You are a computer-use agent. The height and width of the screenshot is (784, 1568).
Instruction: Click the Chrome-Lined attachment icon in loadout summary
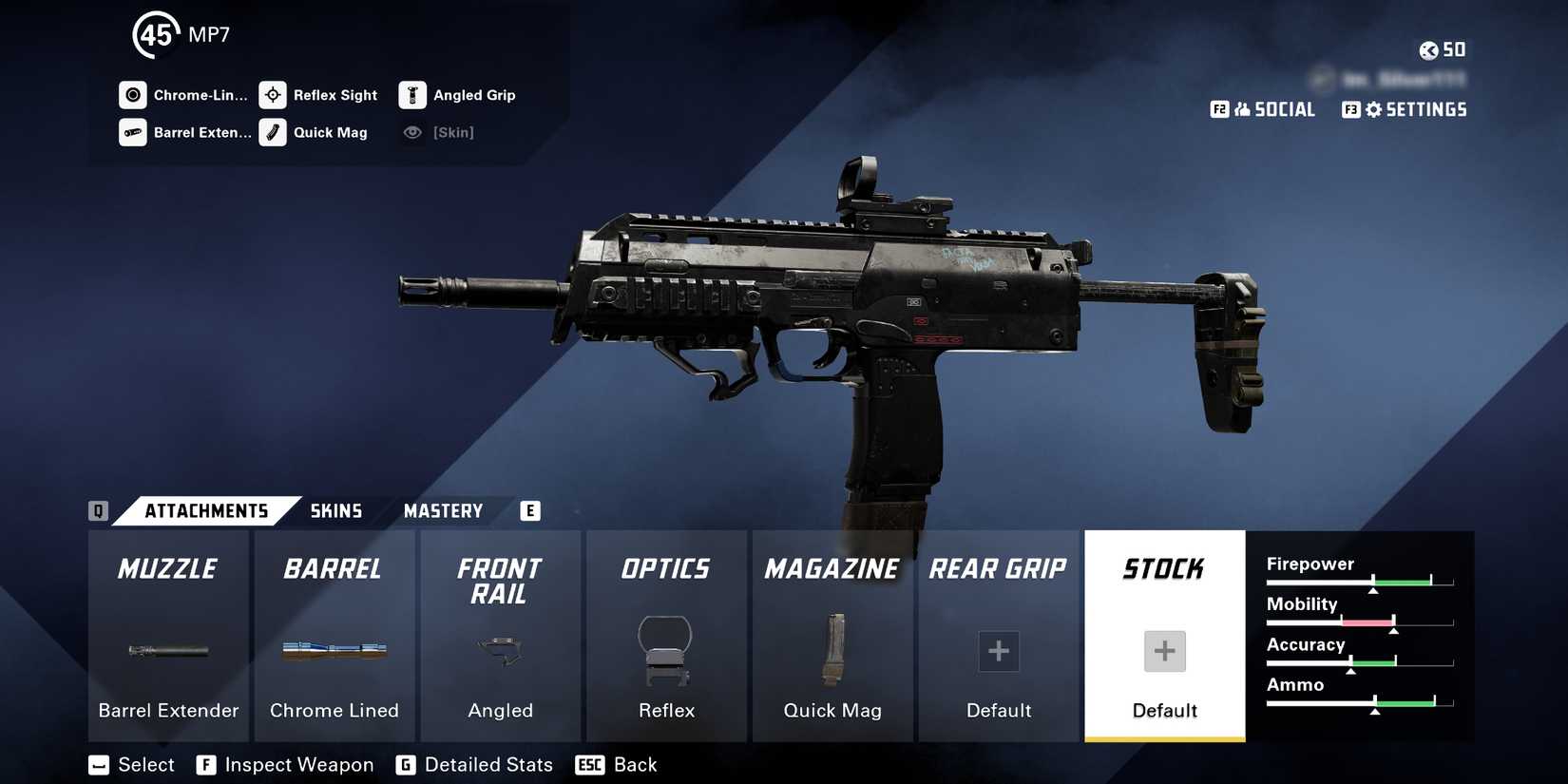pos(132,94)
